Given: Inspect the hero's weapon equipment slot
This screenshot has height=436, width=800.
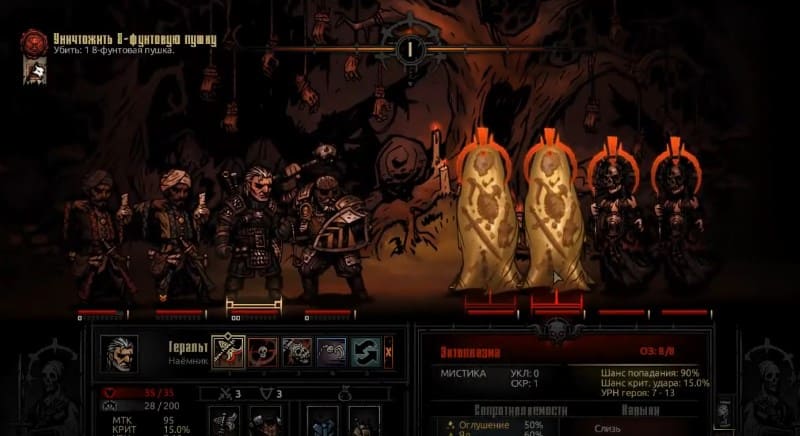Looking at the screenshot, I should click(225, 420).
